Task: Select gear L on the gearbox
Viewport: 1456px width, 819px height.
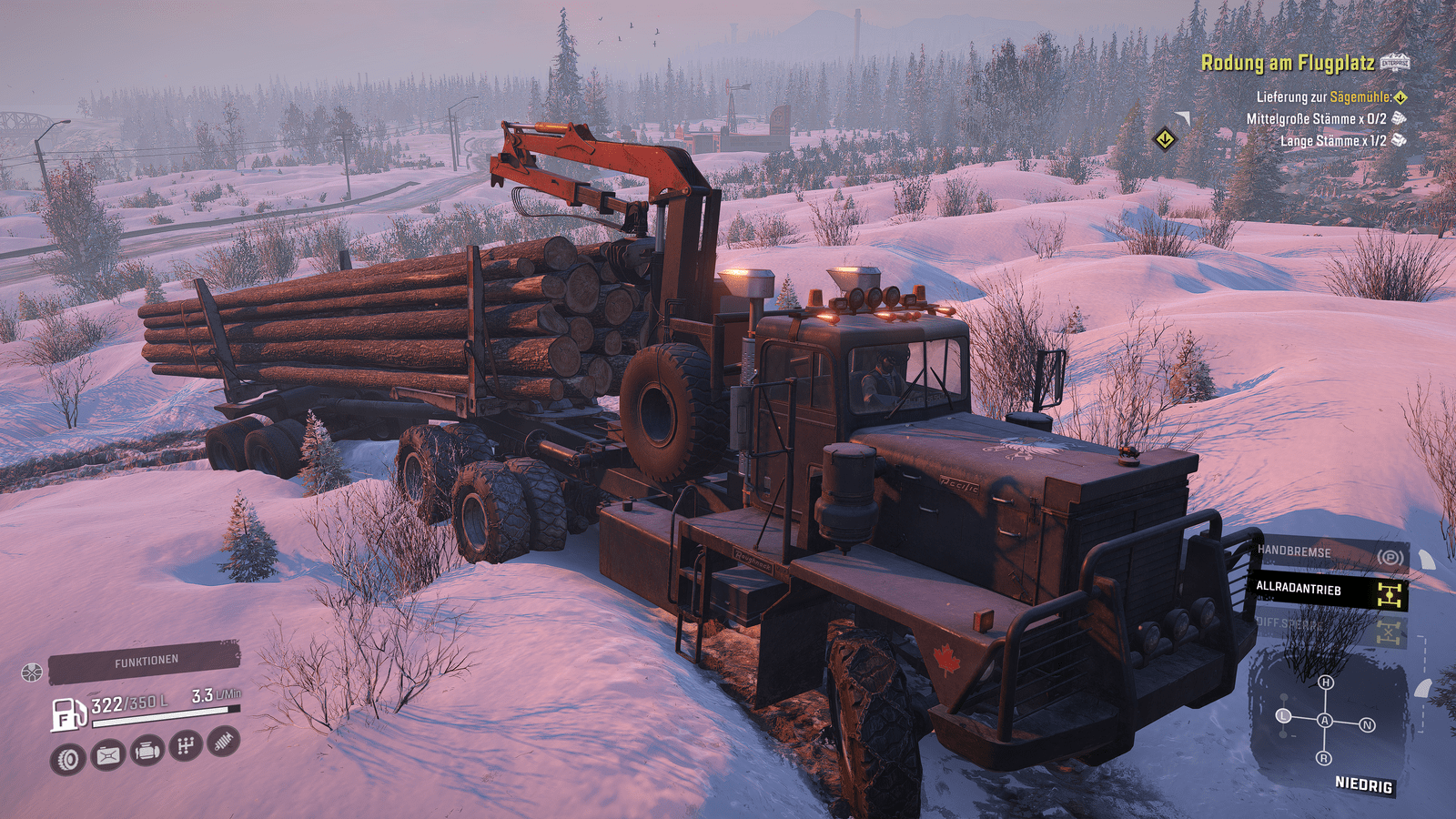Action: click(1284, 716)
